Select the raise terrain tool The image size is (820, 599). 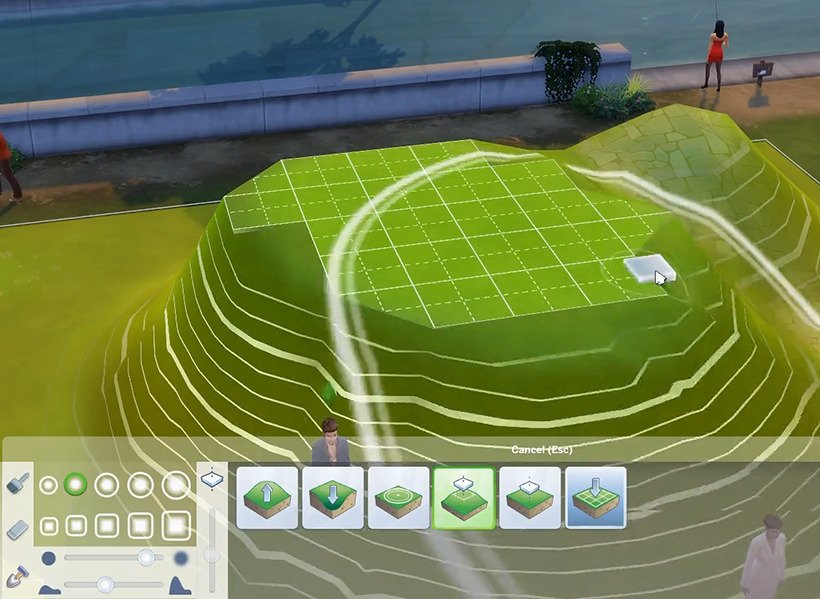tap(268, 497)
